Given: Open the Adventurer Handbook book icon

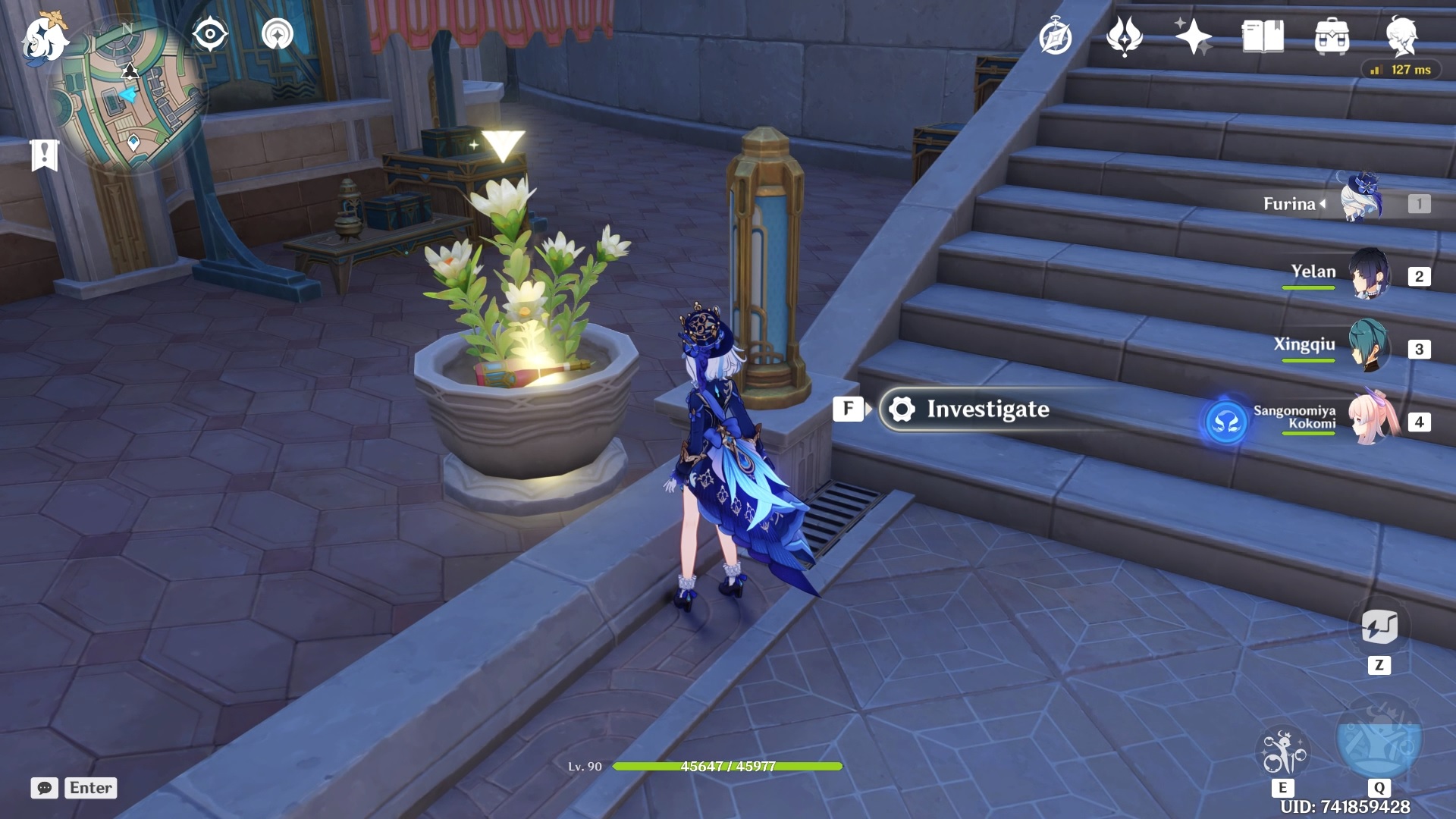Looking at the screenshot, I should coord(1263,36).
